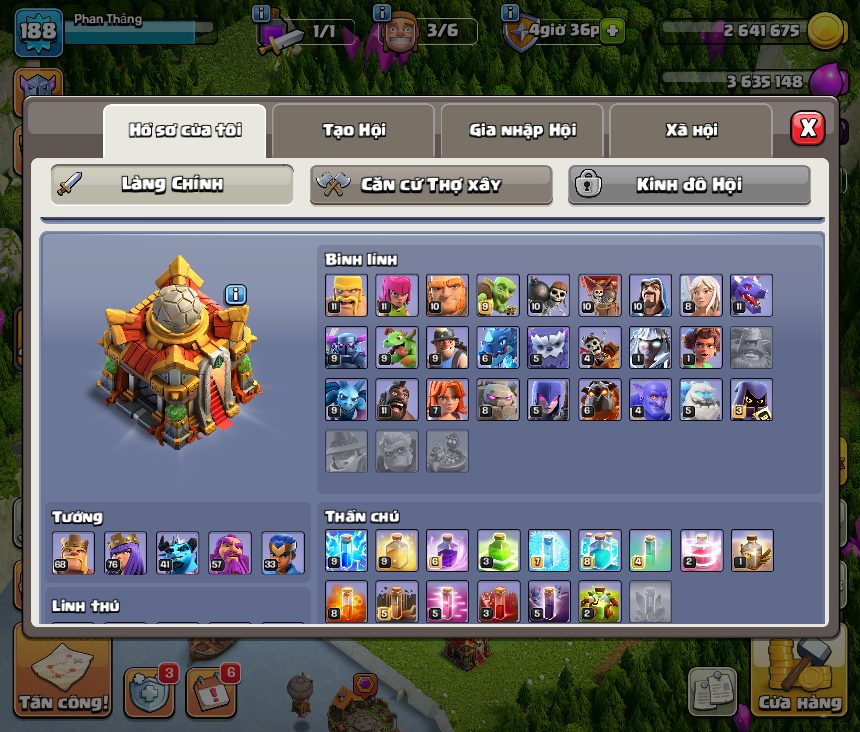
Task: Select the locked Kinh đô Hội button
Action: point(689,185)
